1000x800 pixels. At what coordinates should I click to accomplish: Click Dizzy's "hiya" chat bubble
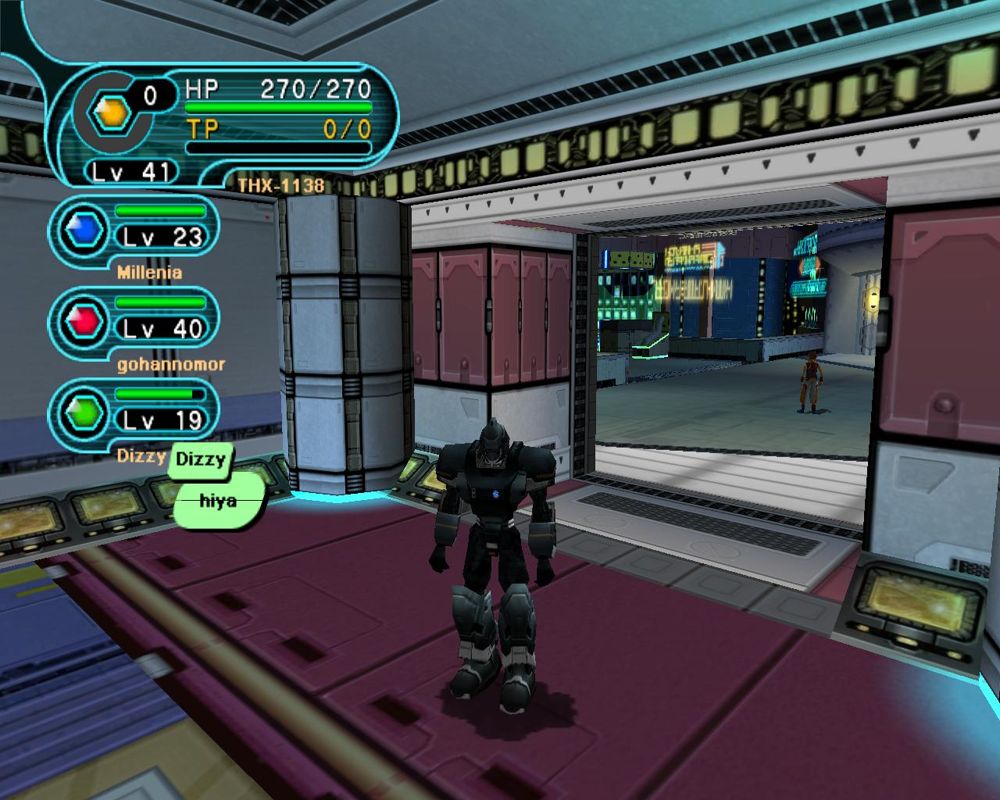pyautogui.click(x=218, y=501)
